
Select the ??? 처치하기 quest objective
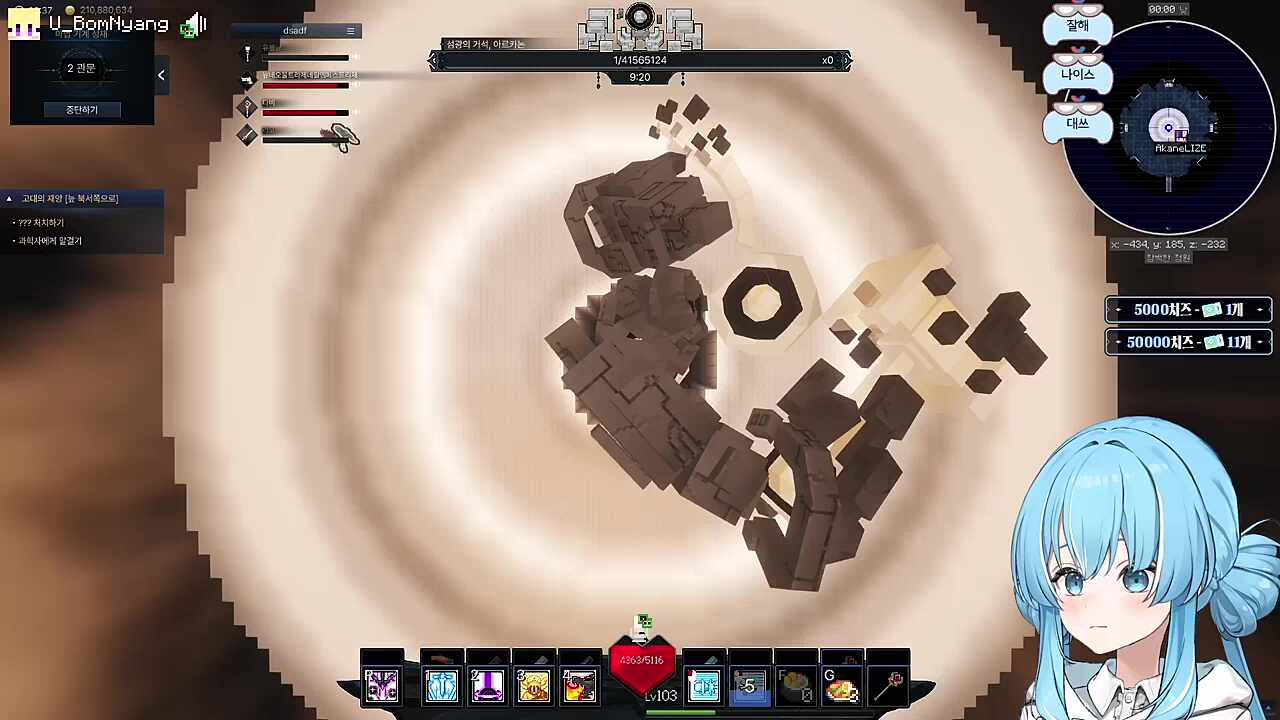pyautogui.click(x=41, y=223)
